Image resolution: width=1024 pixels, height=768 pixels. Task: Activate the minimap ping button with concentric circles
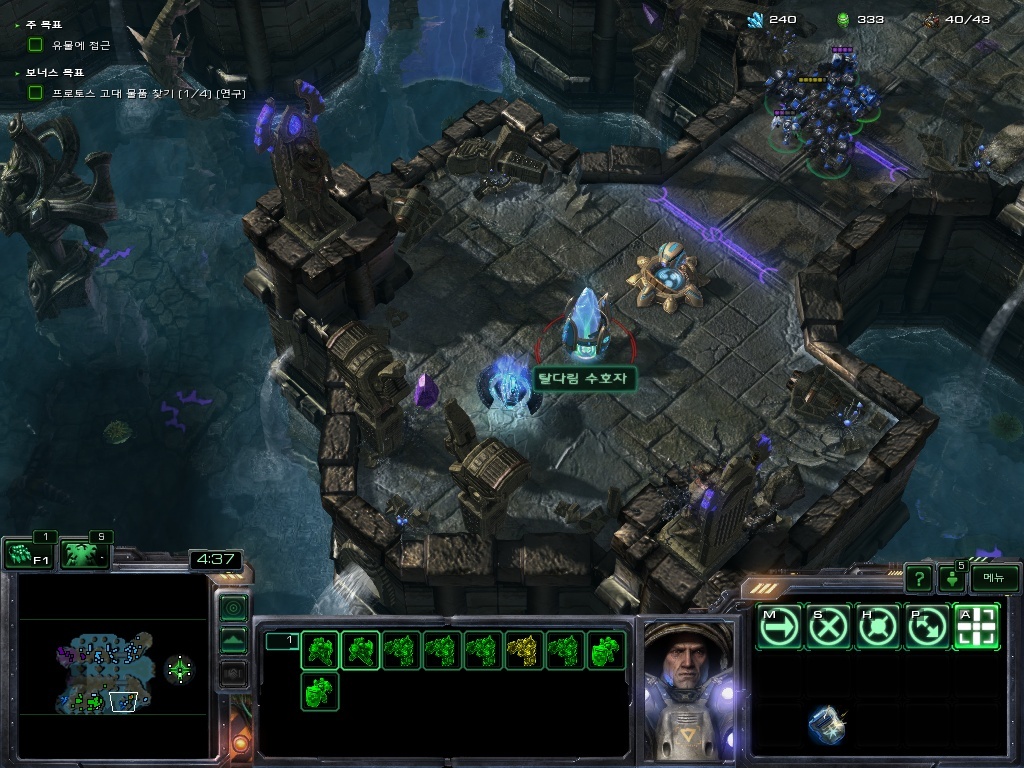233,607
